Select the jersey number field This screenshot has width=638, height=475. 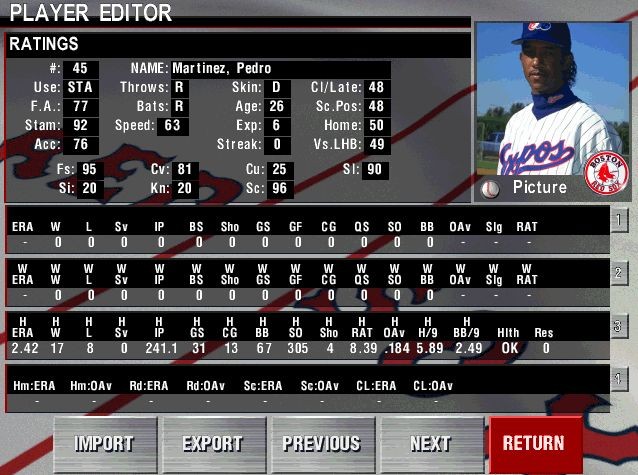tap(80, 68)
